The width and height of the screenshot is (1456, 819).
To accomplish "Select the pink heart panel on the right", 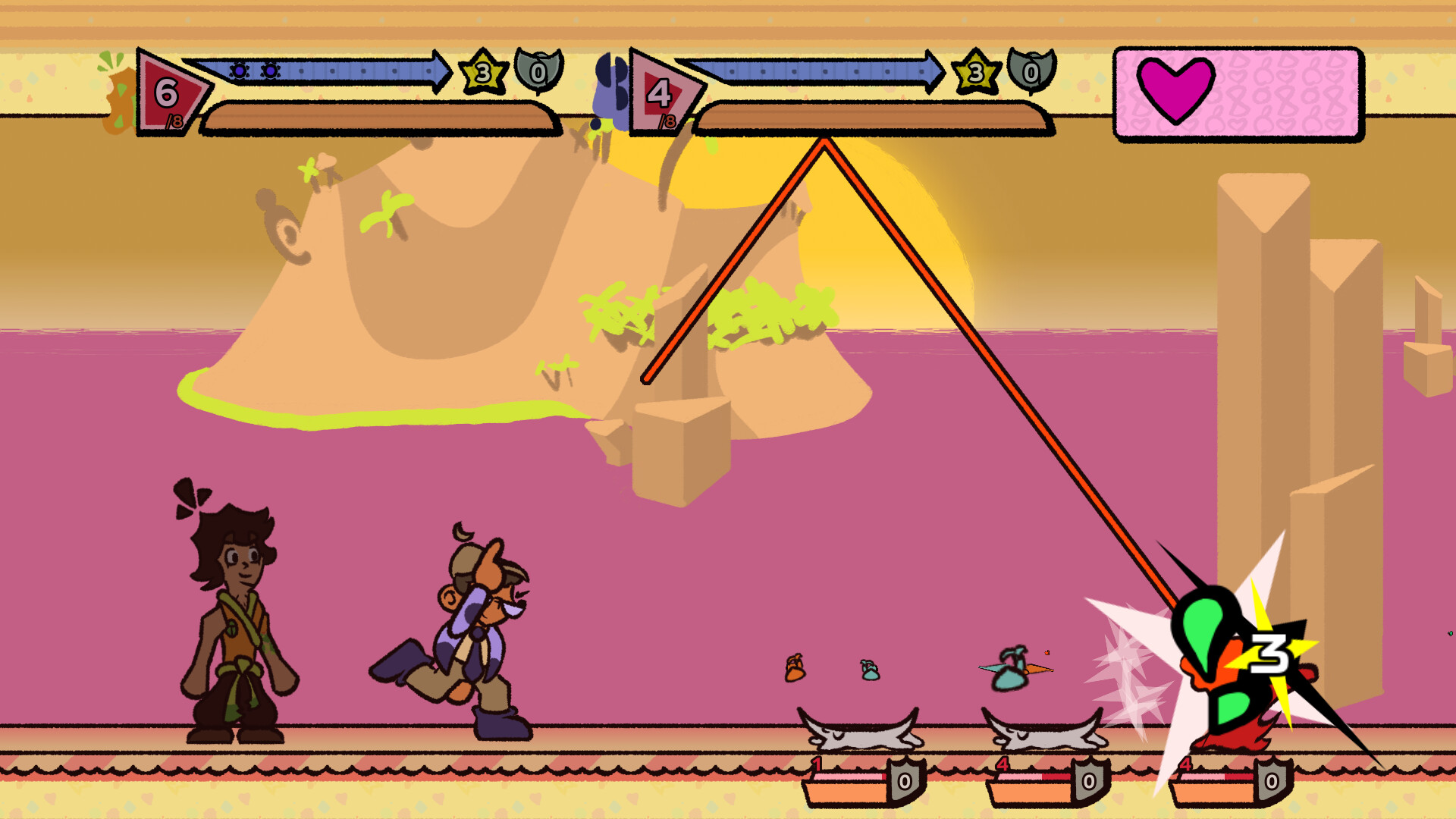I will pyautogui.click(x=1236, y=93).
